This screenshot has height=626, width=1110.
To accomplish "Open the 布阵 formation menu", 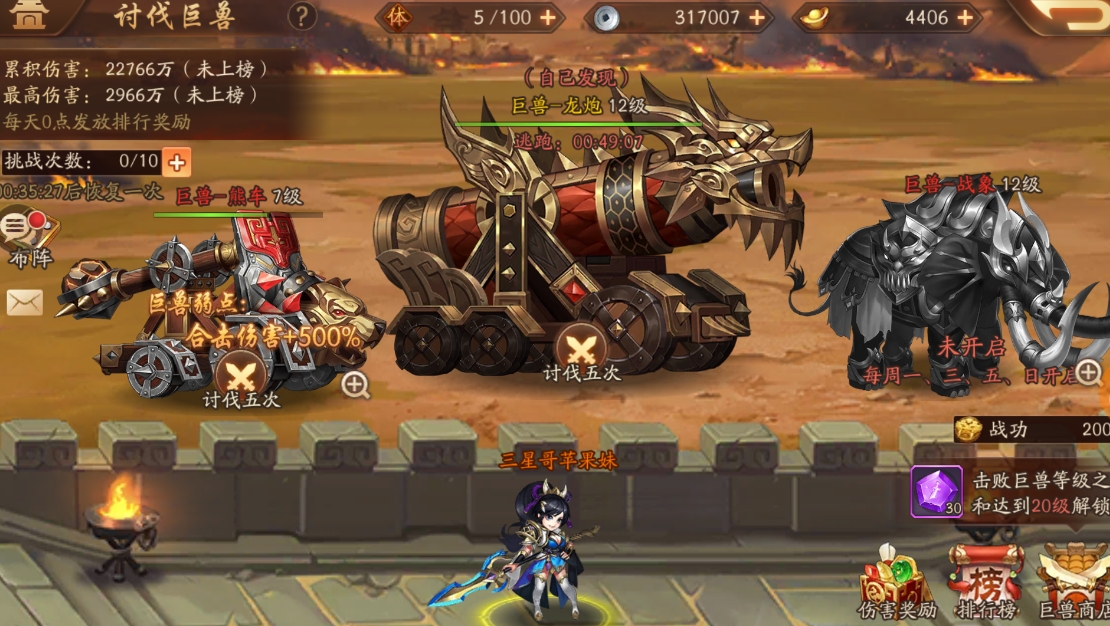I will [27, 237].
